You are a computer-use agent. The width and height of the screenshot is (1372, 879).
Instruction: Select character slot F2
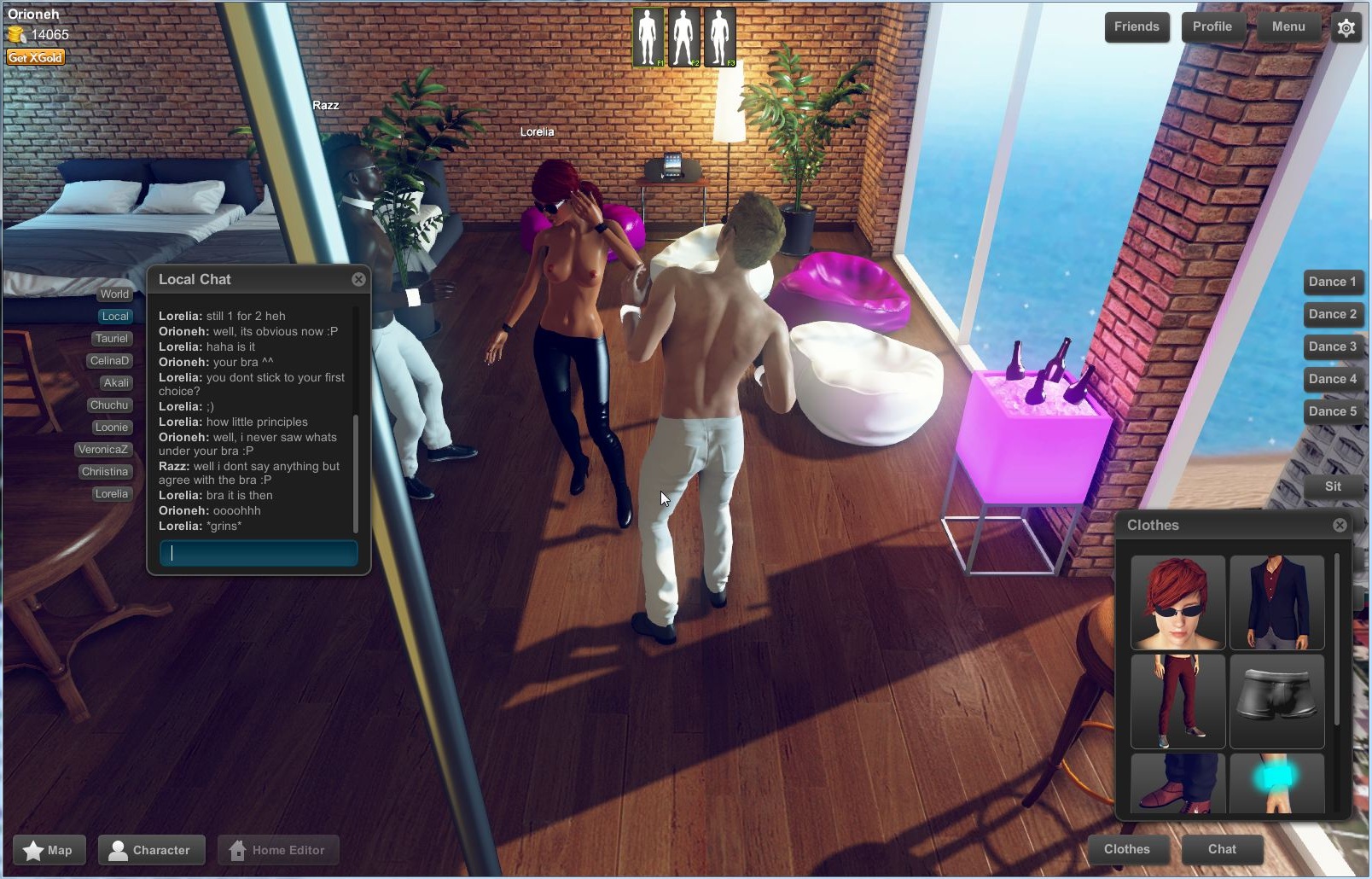point(684,35)
